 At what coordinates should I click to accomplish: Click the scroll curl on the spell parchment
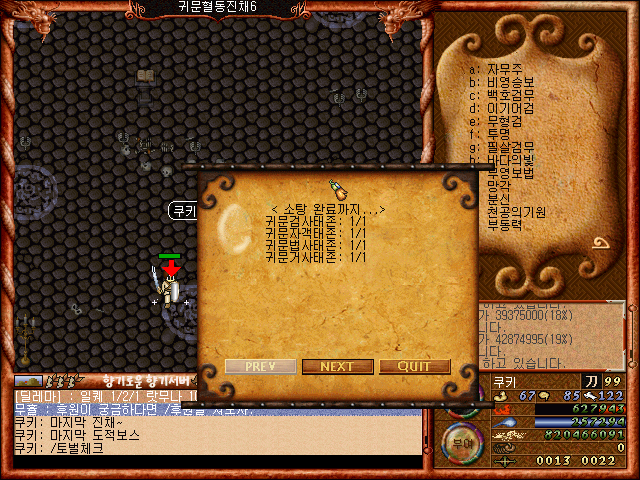click(602, 246)
